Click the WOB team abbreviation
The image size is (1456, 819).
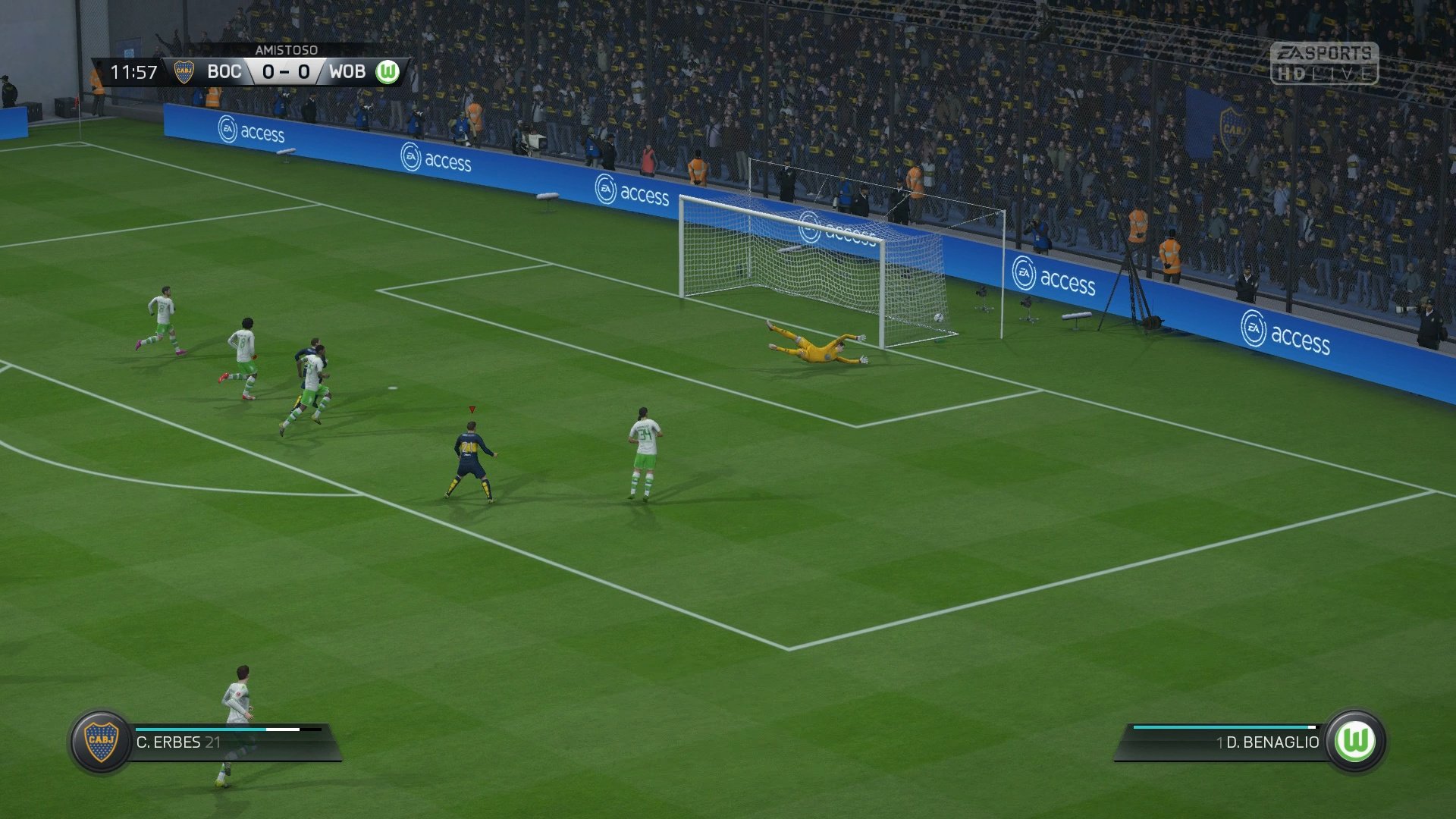click(x=348, y=73)
